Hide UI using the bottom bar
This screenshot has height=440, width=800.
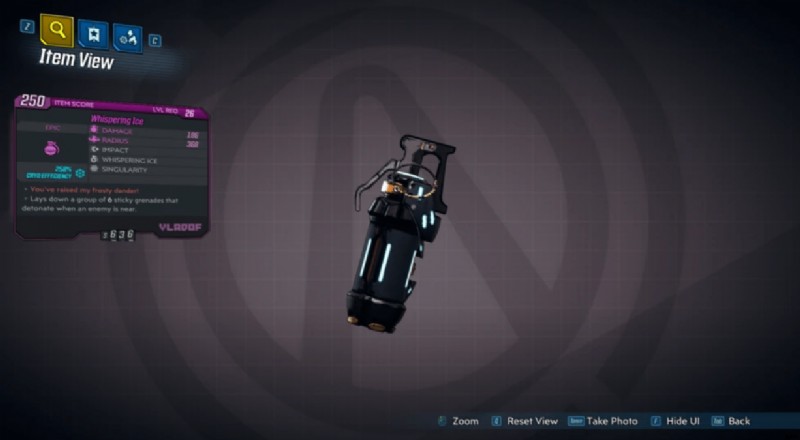pos(682,421)
